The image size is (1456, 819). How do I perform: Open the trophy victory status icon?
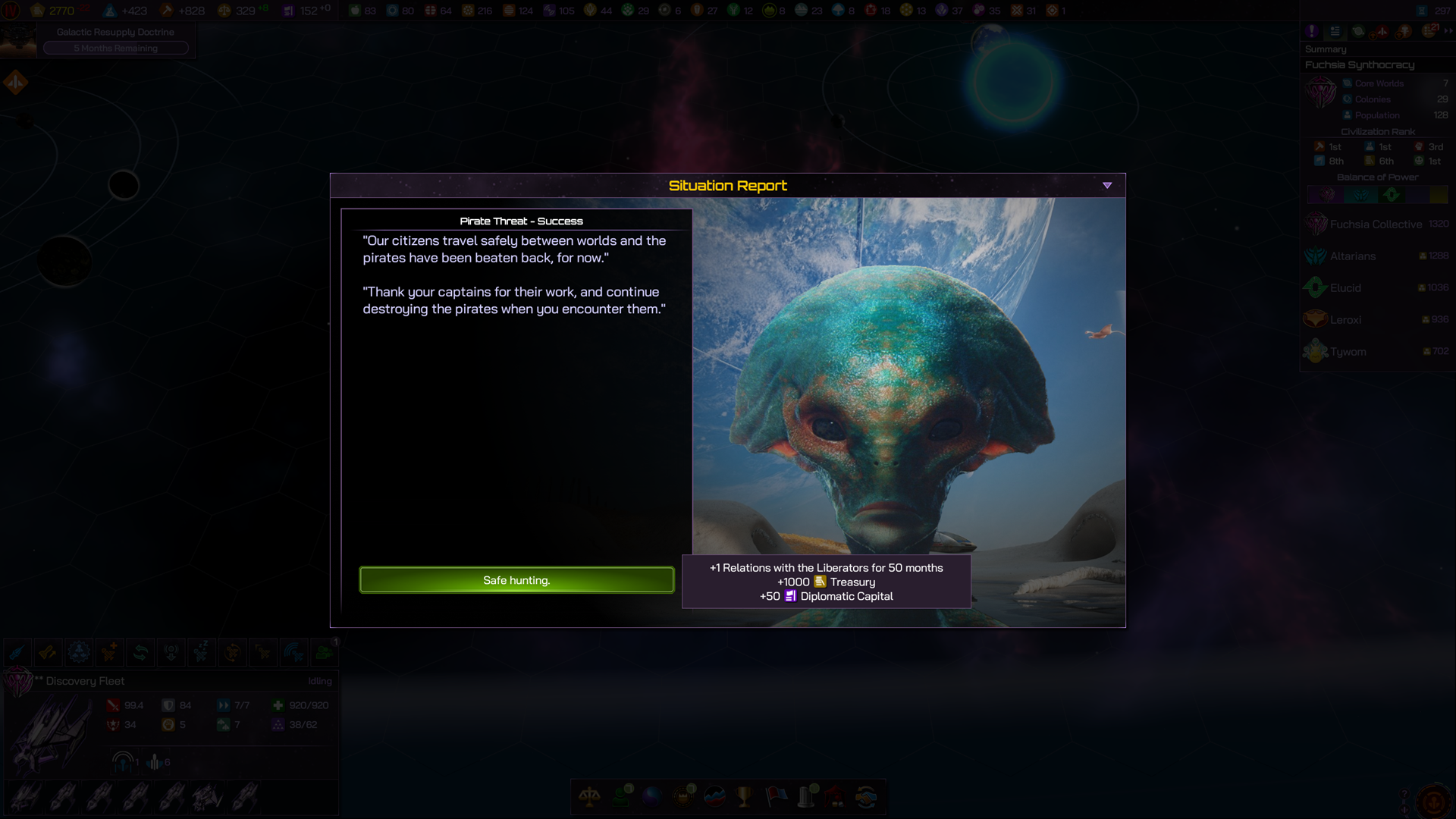point(745,797)
